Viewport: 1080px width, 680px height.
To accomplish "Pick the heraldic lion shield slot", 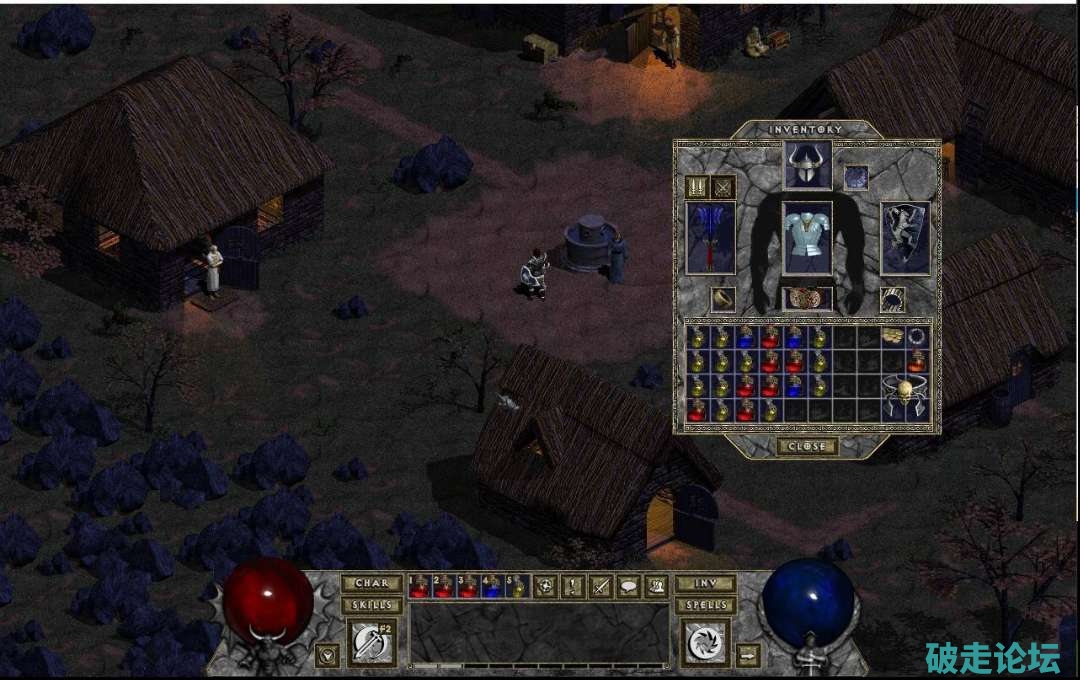I will [x=905, y=237].
